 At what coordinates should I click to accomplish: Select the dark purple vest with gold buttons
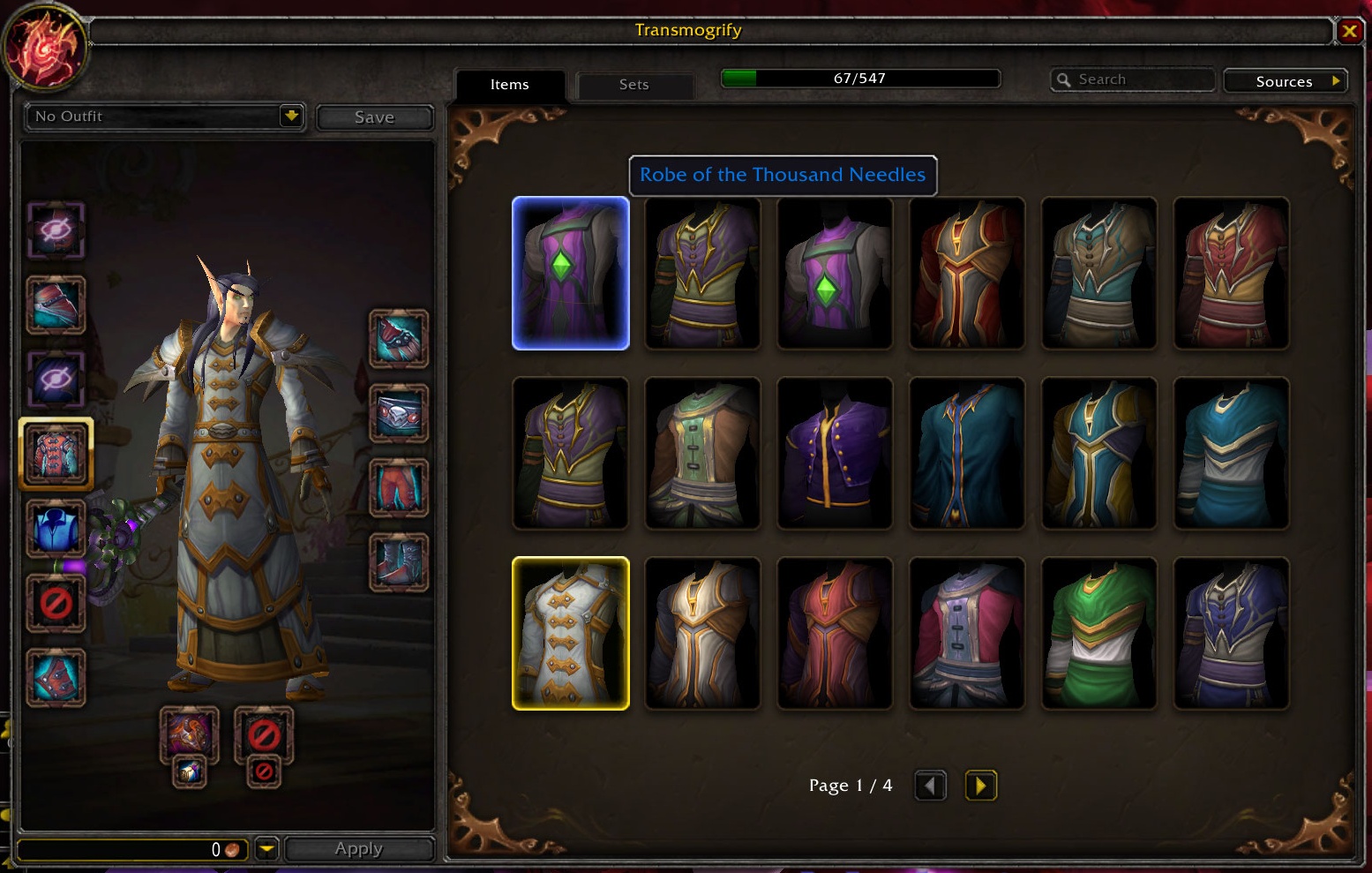click(835, 453)
